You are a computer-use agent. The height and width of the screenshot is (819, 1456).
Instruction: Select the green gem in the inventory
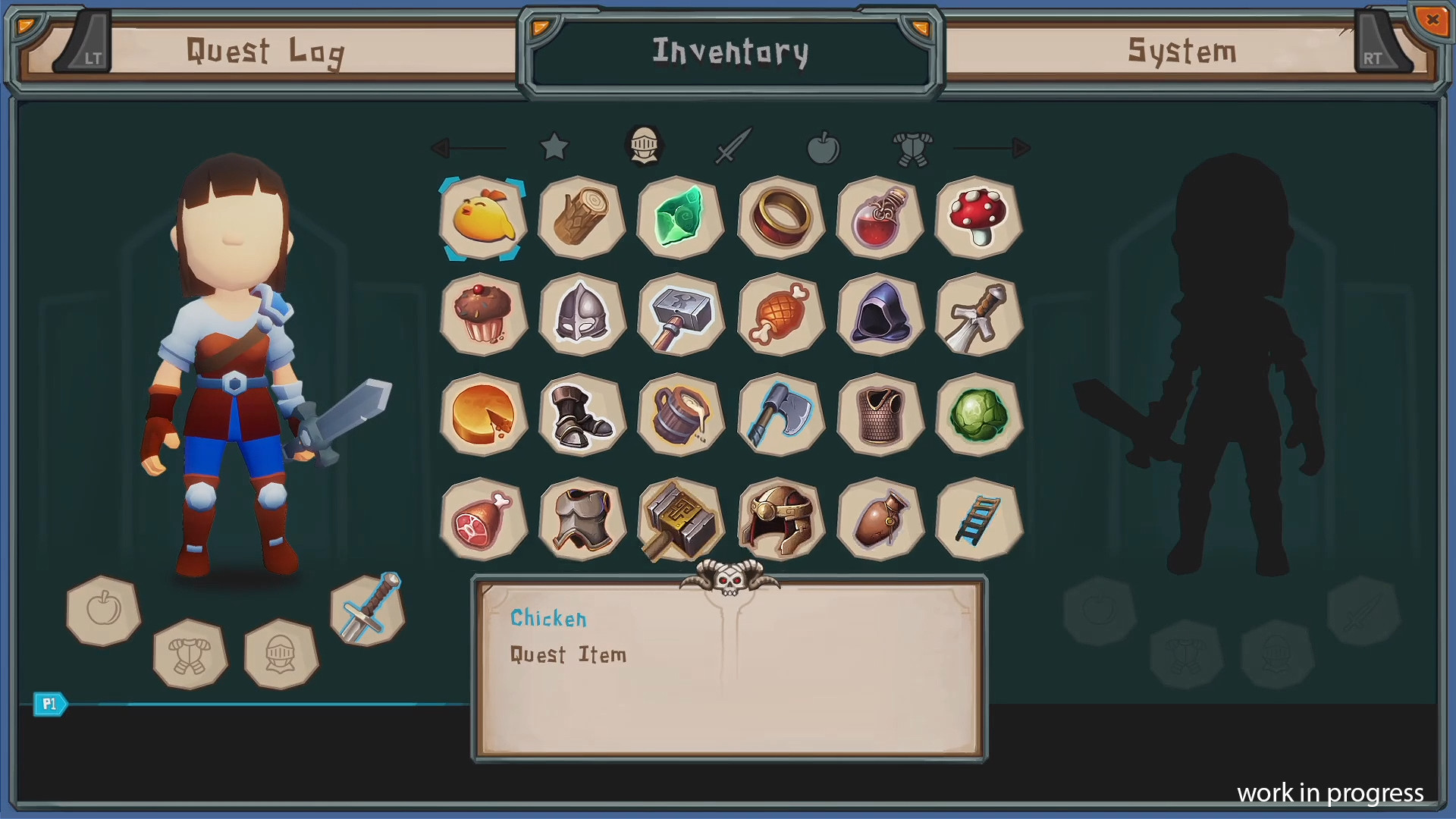679,219
